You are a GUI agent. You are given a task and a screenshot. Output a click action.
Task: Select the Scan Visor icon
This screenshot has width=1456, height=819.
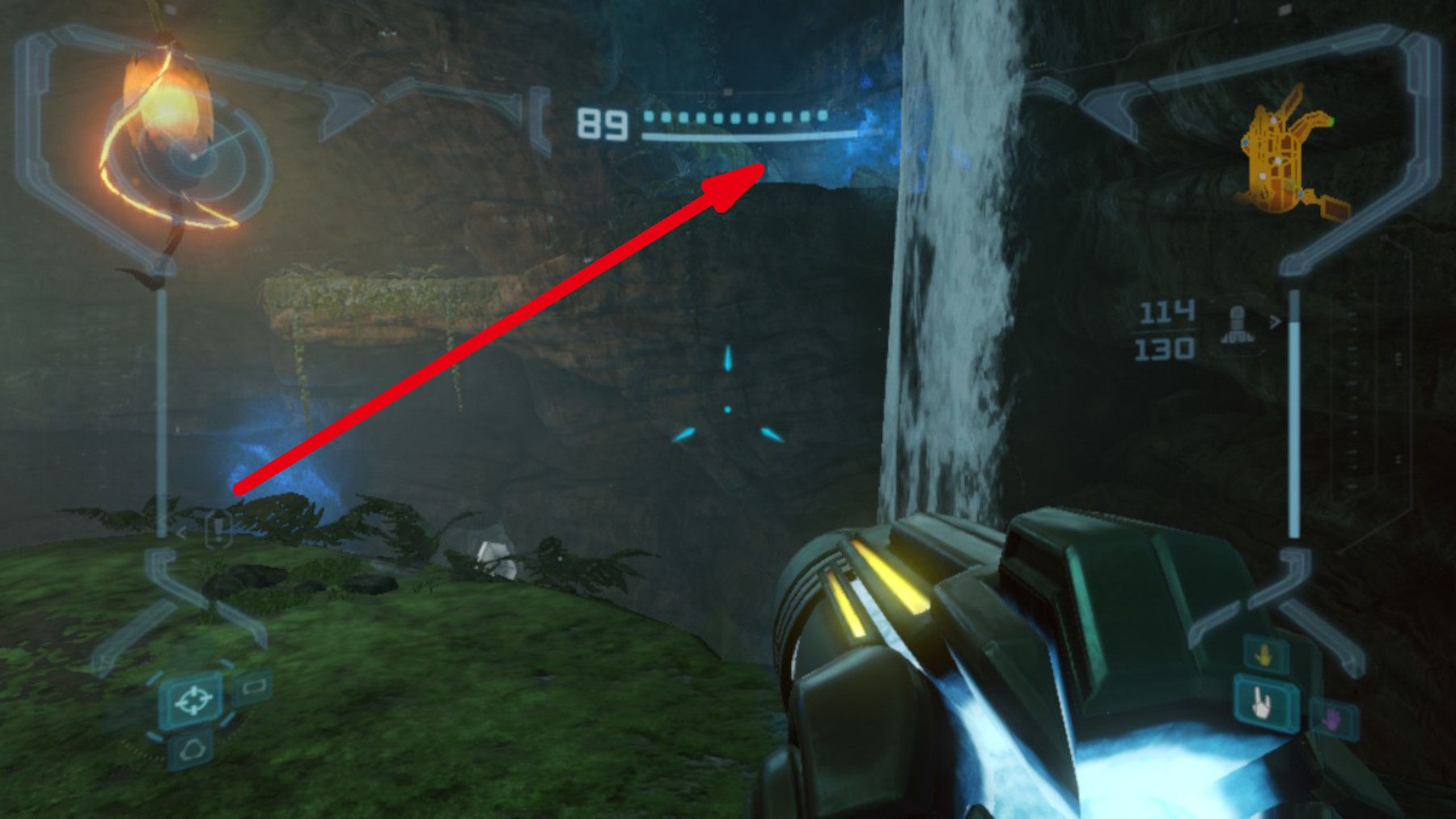click(253, 688)
